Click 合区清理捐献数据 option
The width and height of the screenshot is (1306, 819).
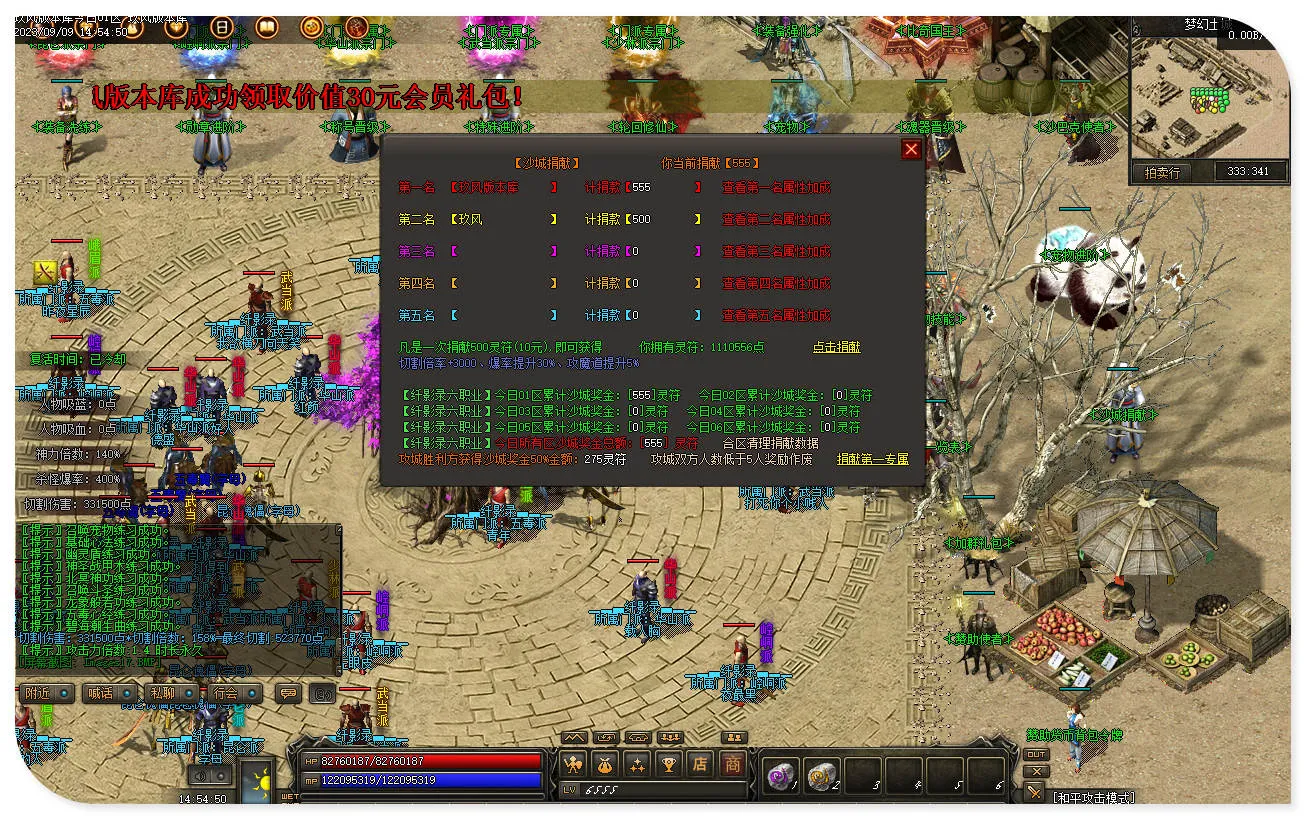tap(770, 443)
